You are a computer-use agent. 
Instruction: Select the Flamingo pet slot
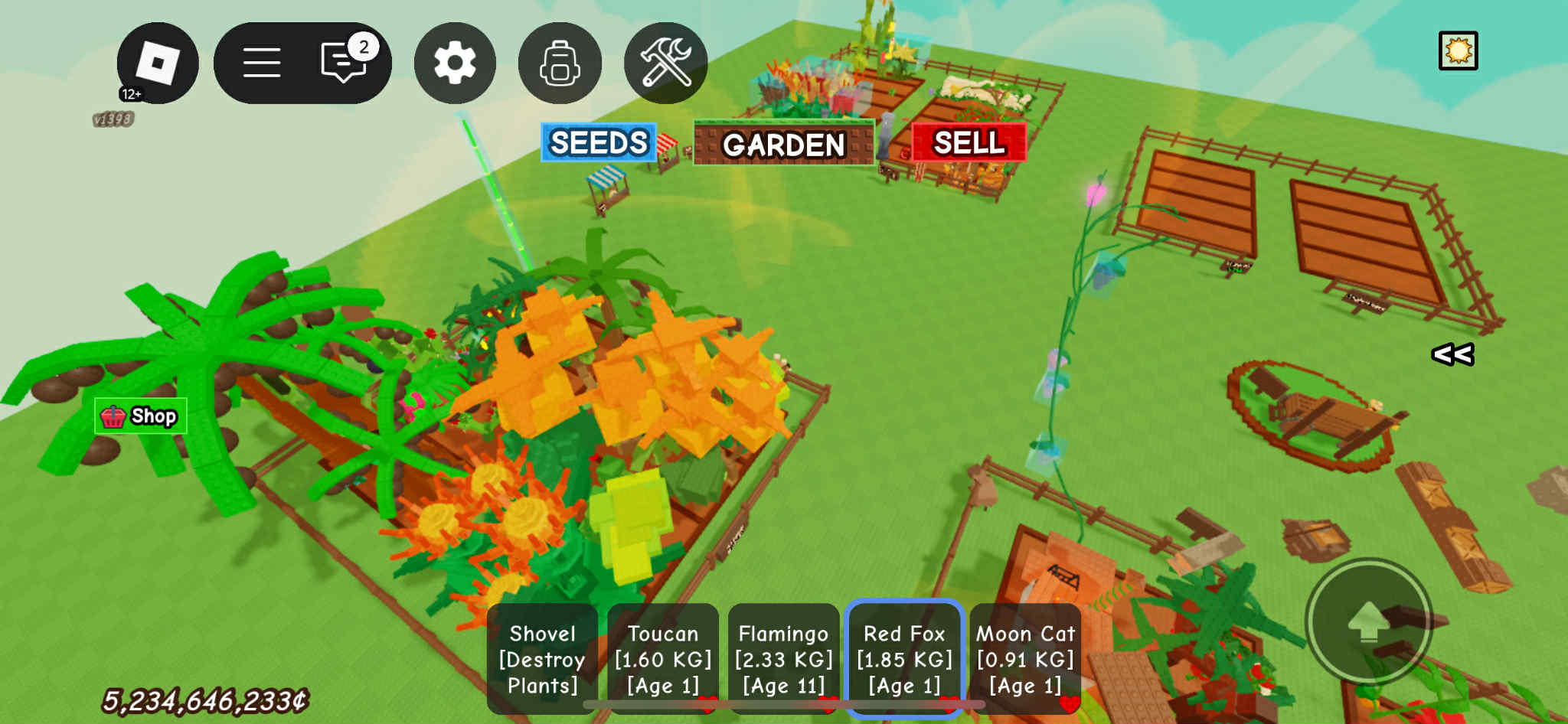pyautogui.click(x=783, y=659)
